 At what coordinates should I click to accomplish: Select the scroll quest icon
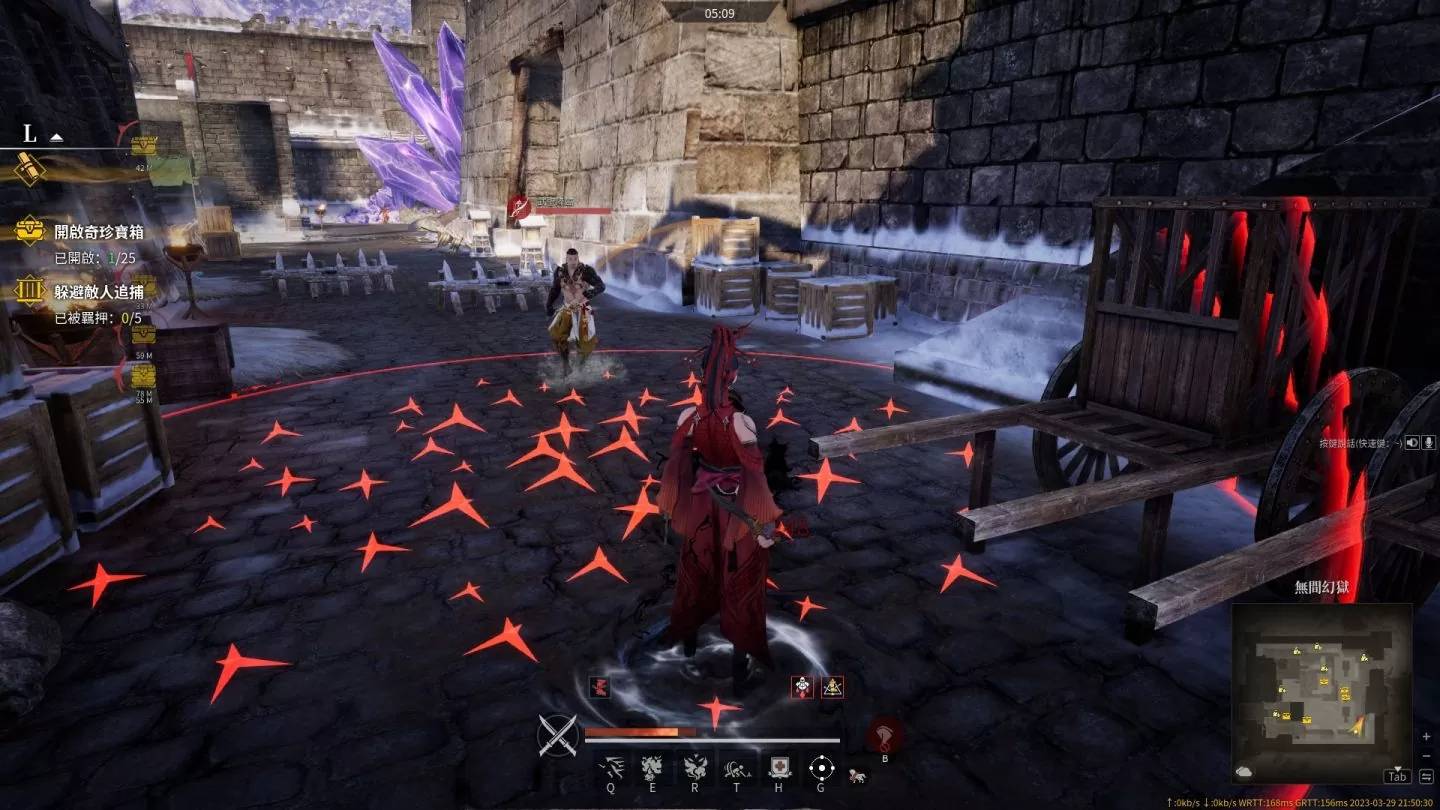coord(29,169)
